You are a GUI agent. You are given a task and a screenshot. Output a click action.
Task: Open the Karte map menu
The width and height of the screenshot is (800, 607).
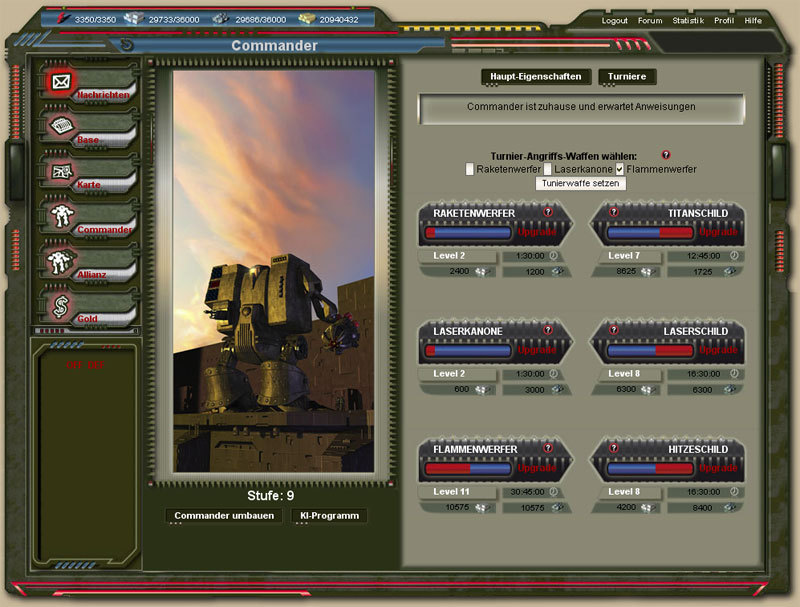coord(88,185)
